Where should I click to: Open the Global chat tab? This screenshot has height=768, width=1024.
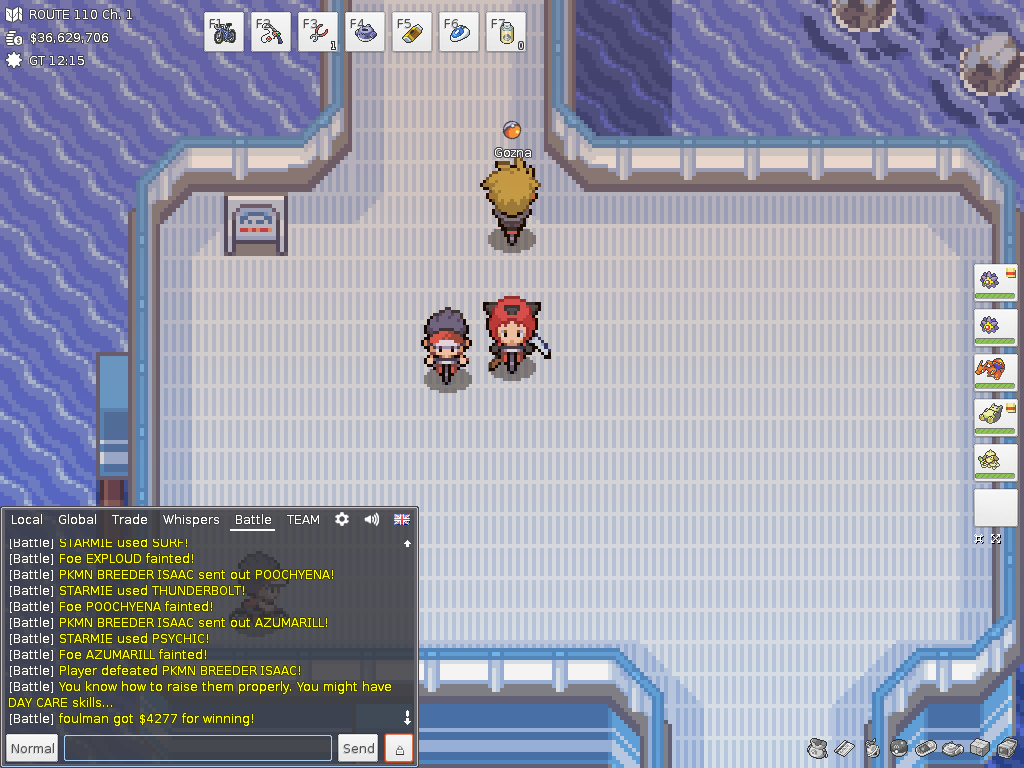coord(77,520)
